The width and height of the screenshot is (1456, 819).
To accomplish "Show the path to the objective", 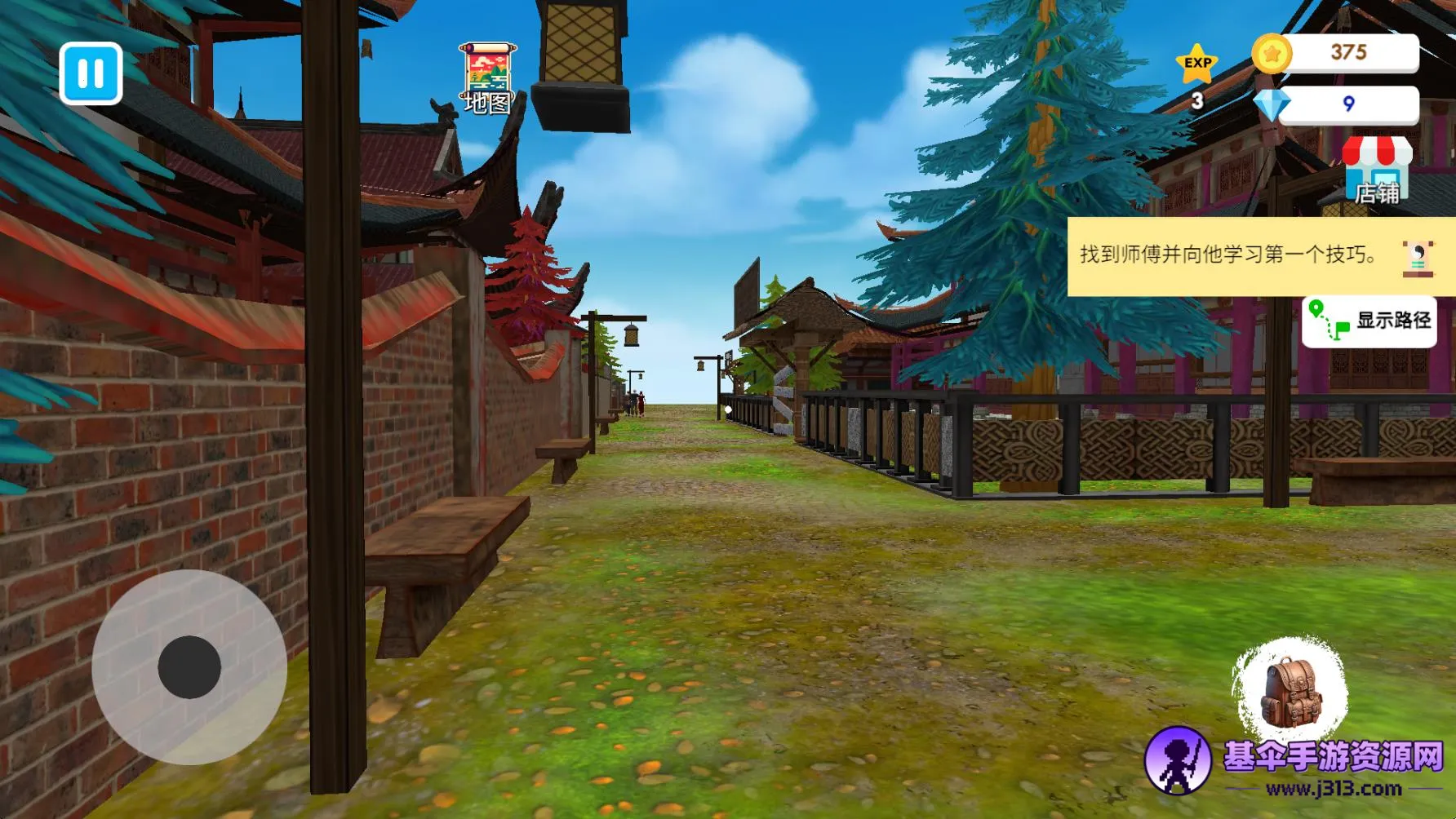I will click(x=1369, y=321).
